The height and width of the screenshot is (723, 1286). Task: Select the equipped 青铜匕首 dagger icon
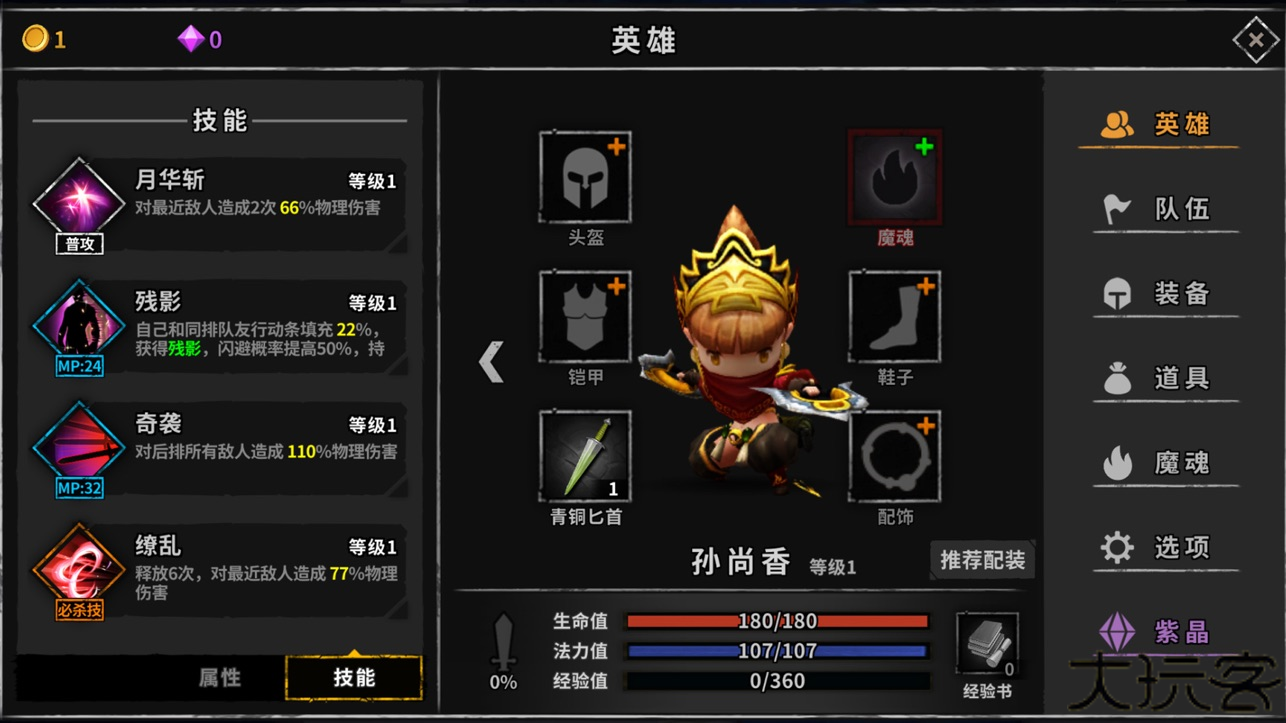[x=584, y=455]
